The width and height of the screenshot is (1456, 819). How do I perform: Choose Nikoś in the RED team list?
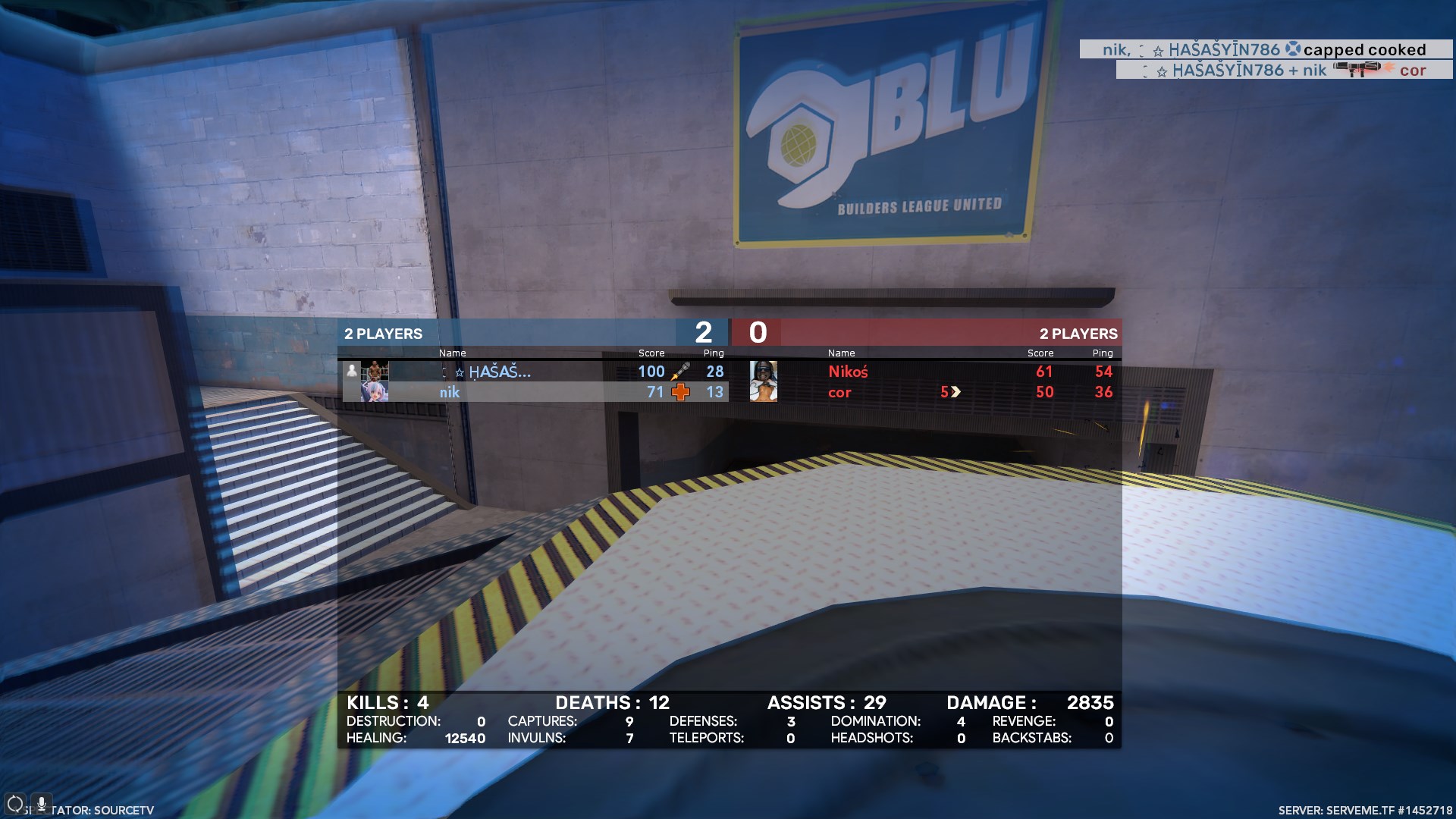point(848,372)
